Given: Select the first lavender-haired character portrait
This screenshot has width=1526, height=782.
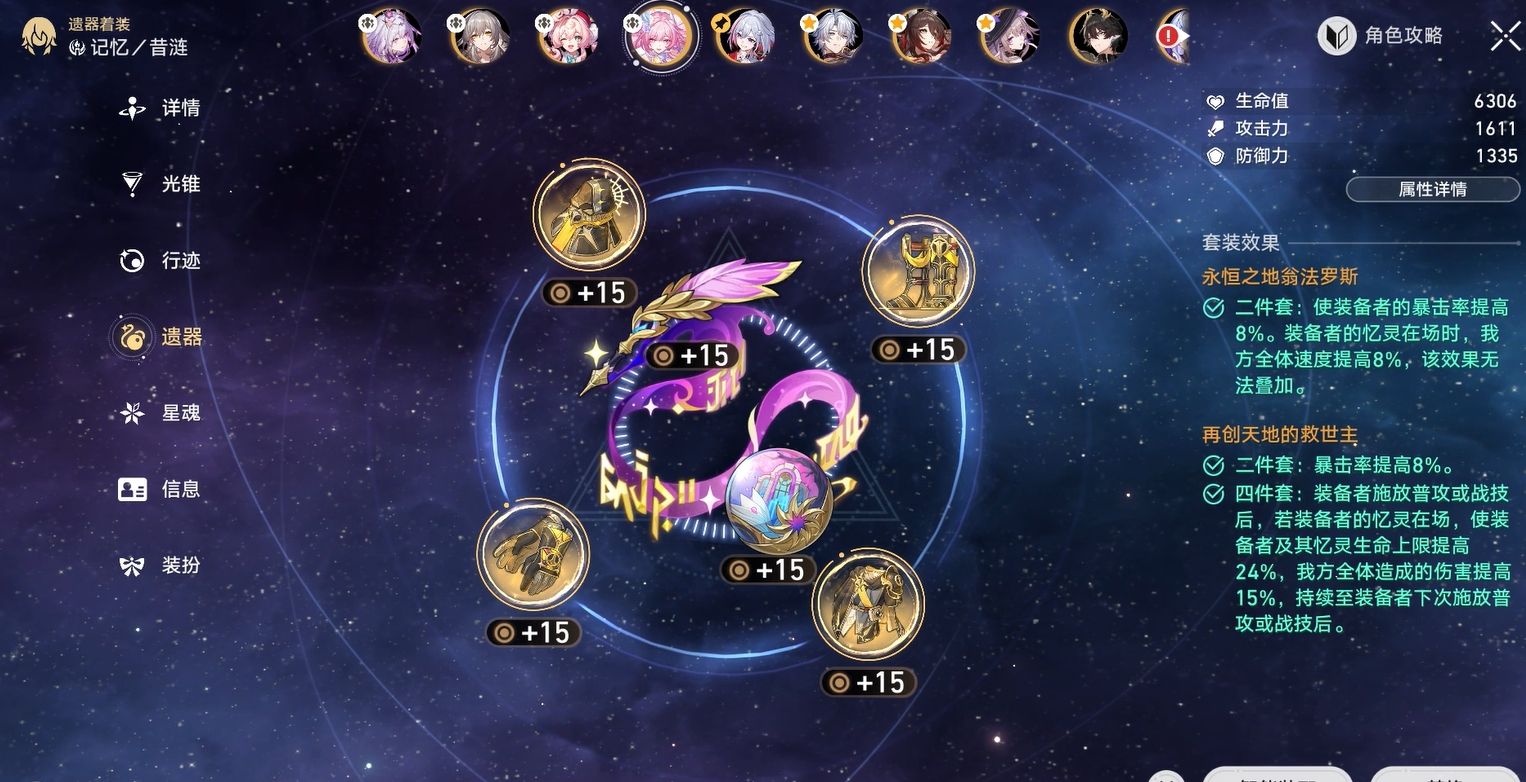Looking at the screenshot, I should tap(392, 38).
